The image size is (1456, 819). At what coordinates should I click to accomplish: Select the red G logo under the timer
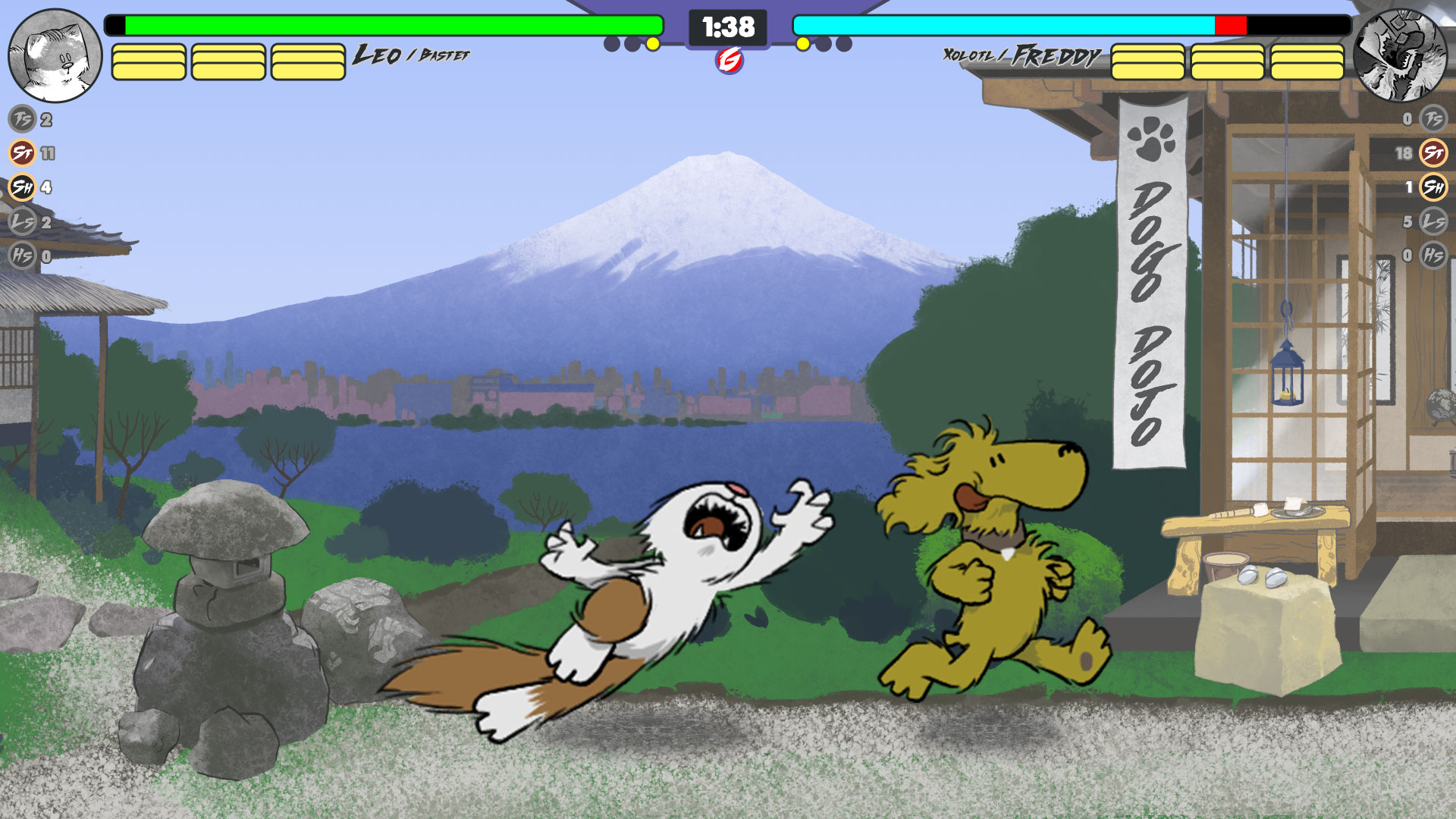[x=730, y=61]
